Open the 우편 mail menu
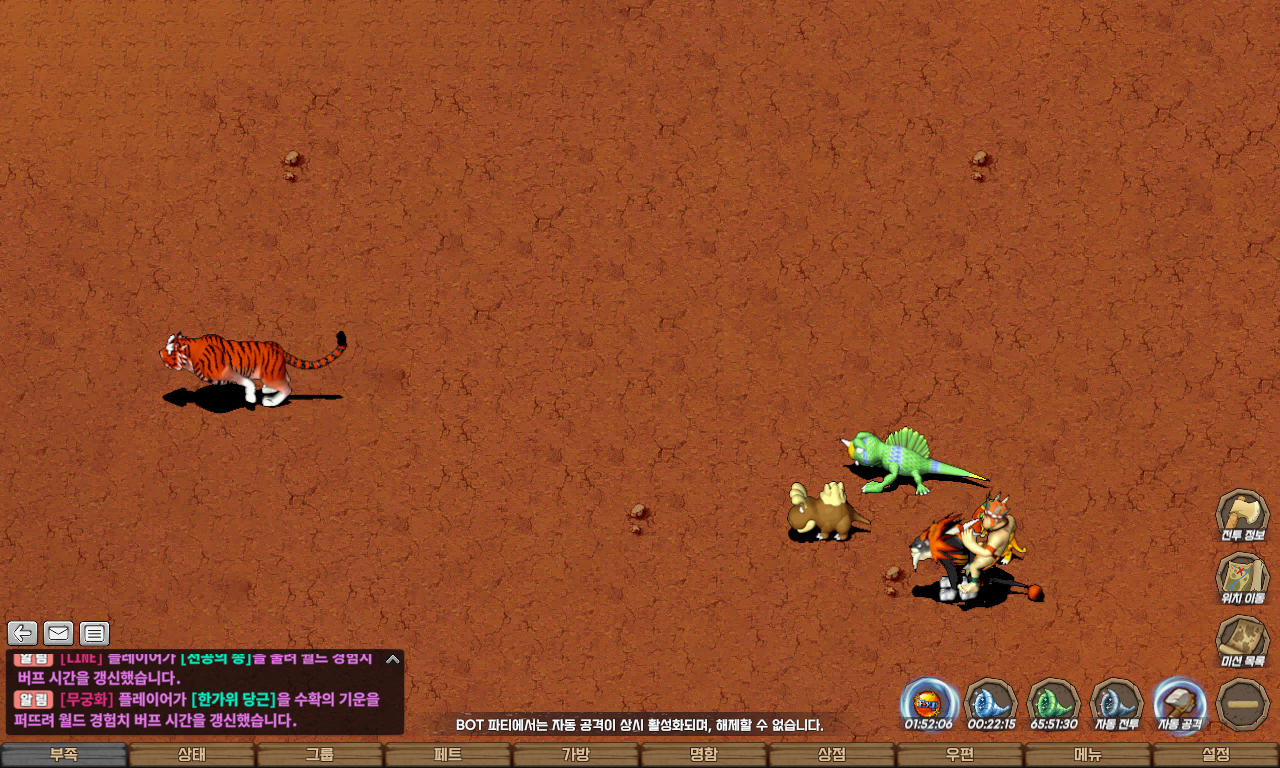1280x768 pixels. click(960, 755)
